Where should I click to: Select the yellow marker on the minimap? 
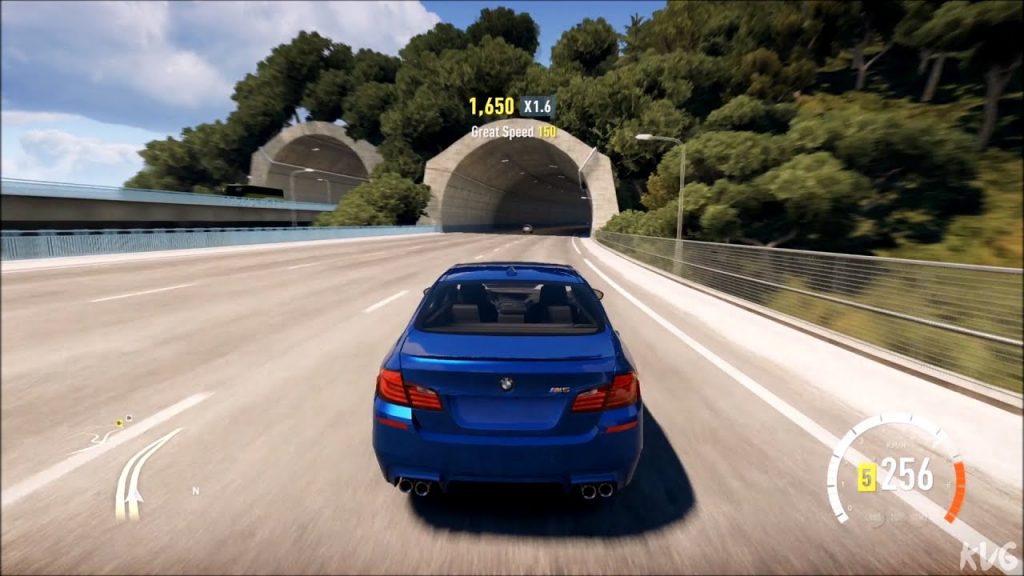(x=118, y=423)
